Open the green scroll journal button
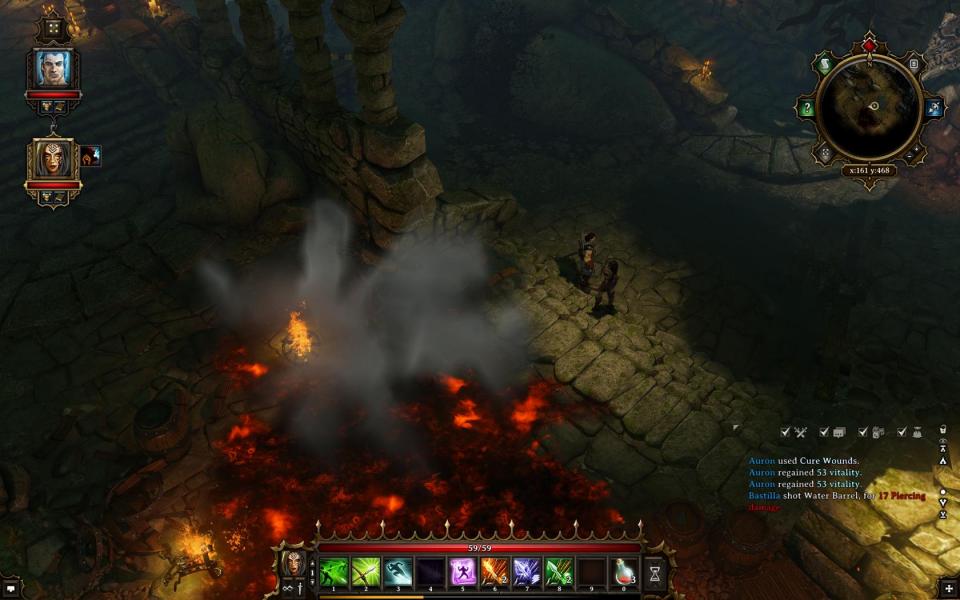The width and height of the screenshot is (960, 600). (x=826, y=66)
